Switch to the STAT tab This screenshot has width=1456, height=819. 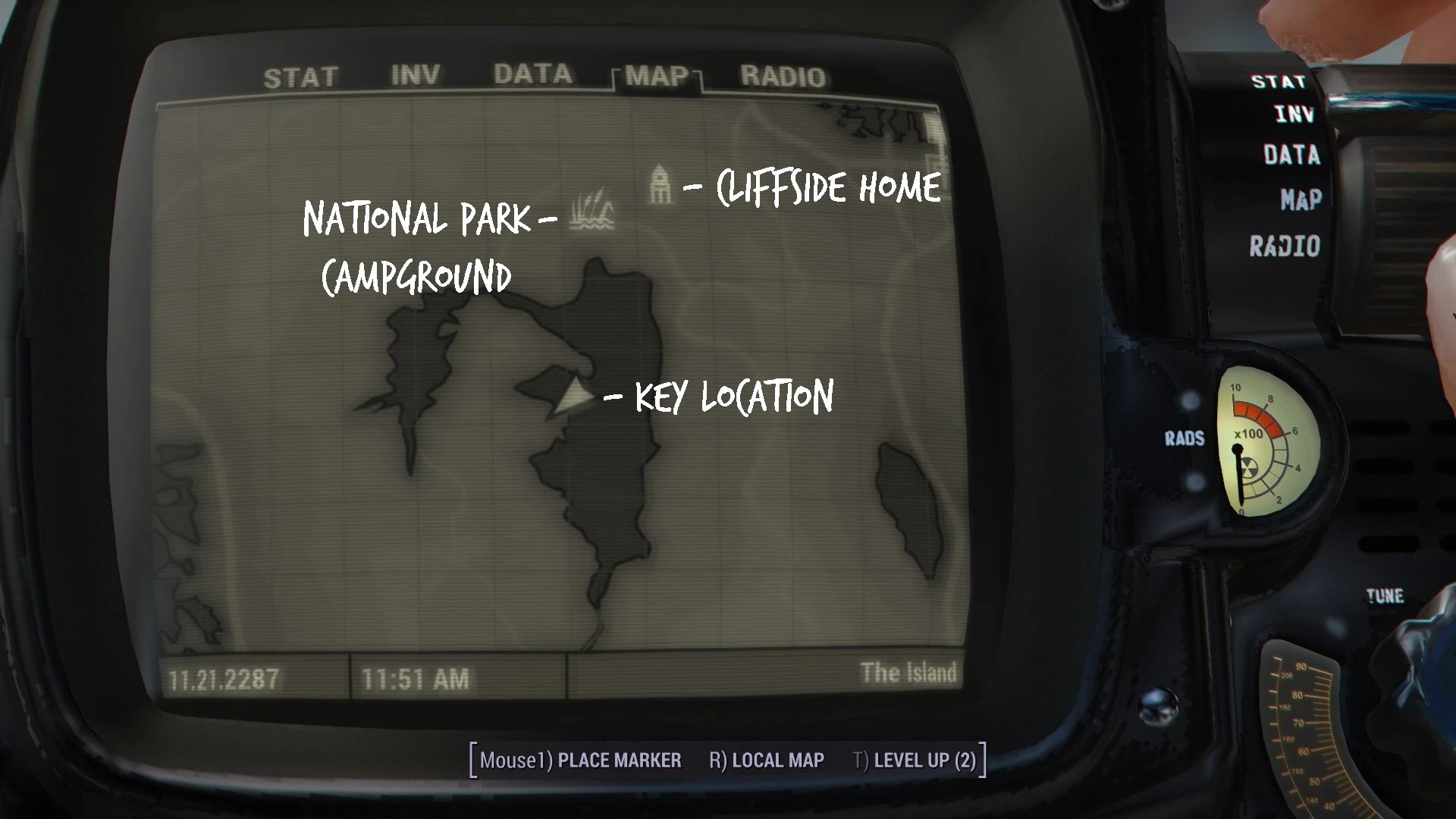click(300, 77)
